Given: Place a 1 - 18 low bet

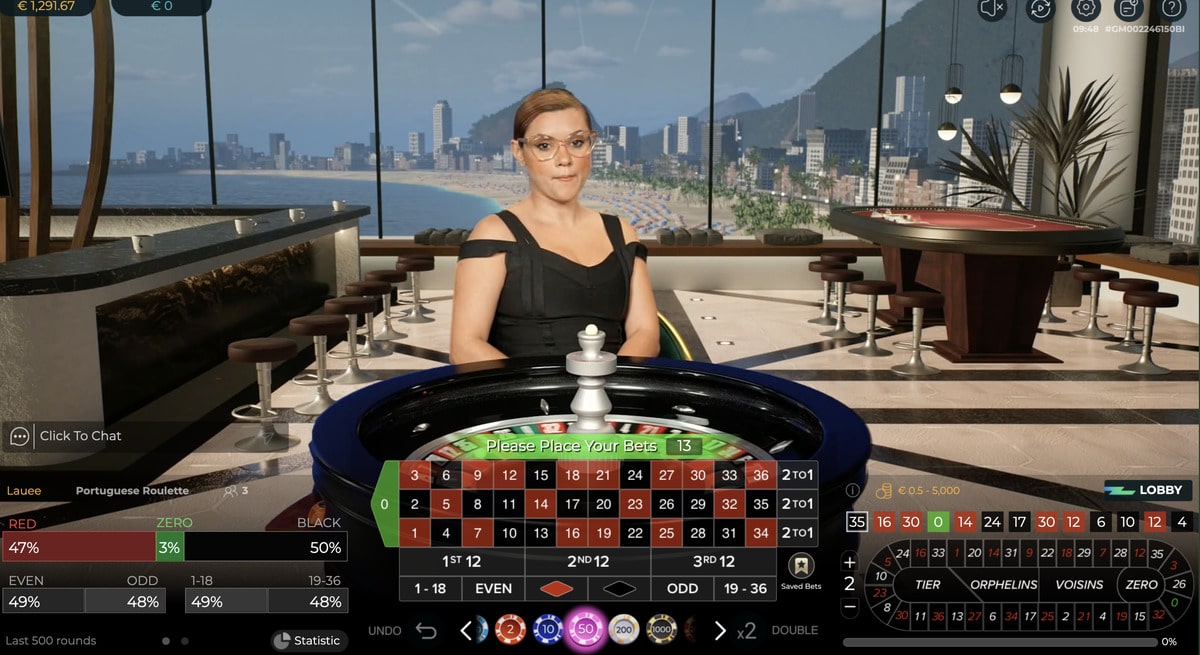Looking at the screenshot, I should 430,588.
